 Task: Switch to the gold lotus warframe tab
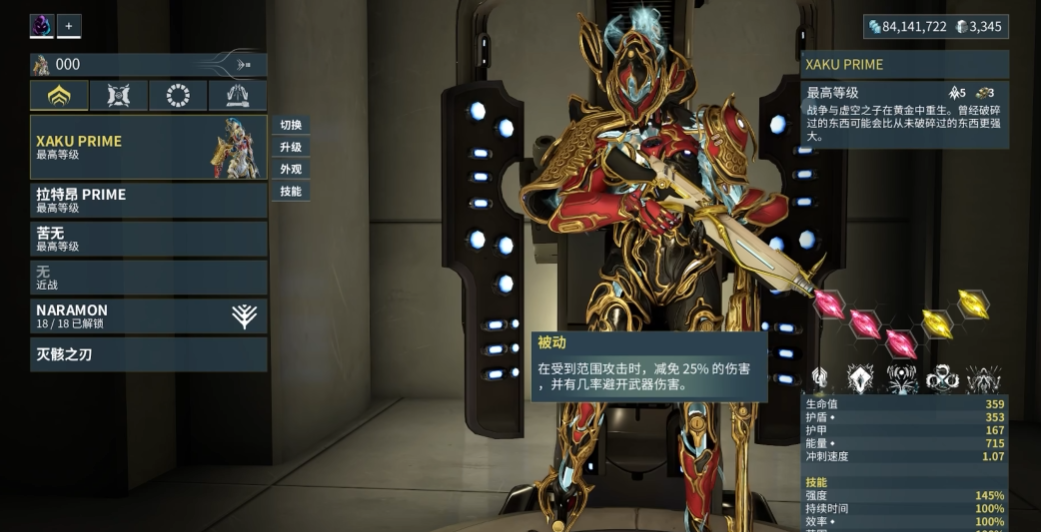point(59,96)
